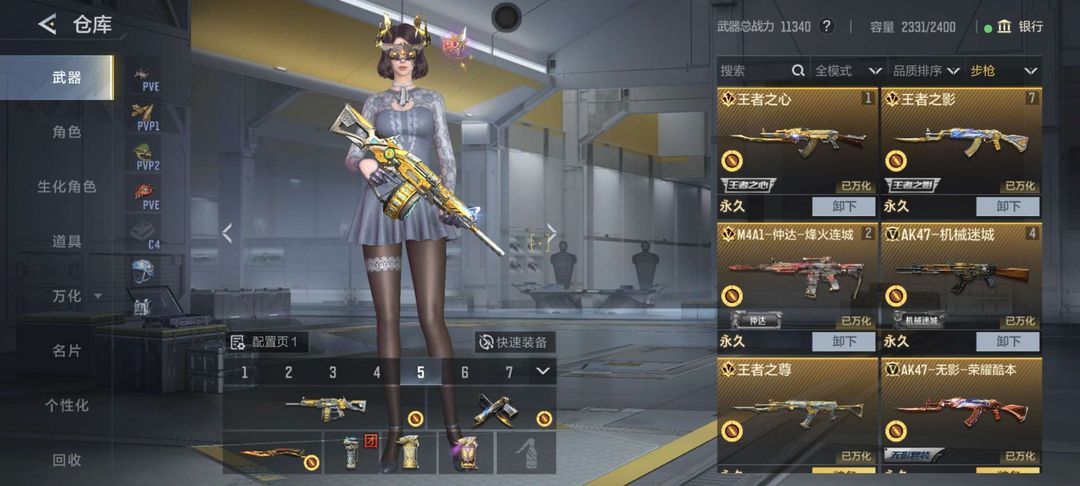Unequip 王者之心 with its 卸下 button

pos(844,207)
